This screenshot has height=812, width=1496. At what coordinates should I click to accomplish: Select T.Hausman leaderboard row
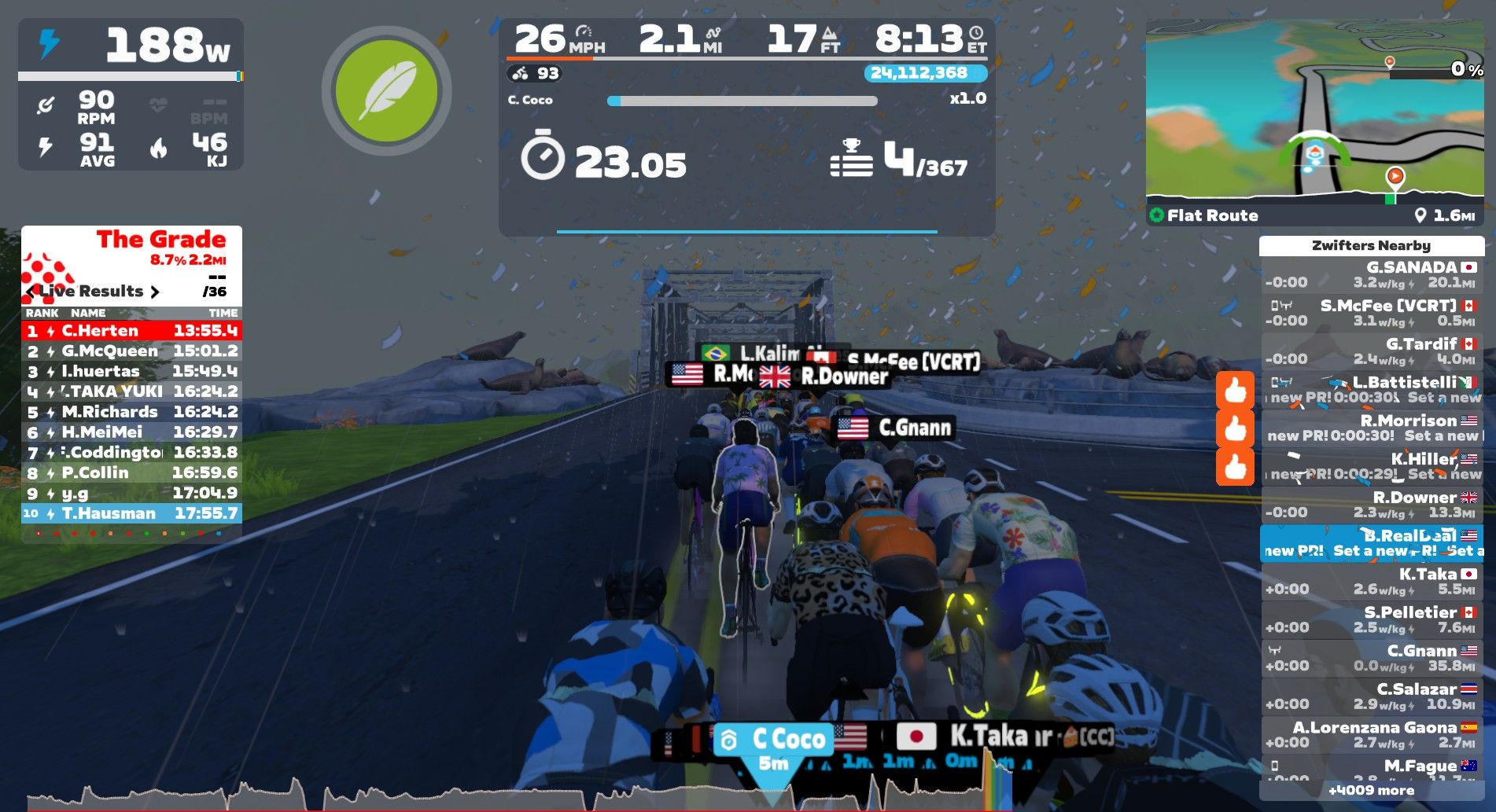click(x=131, y=513)
